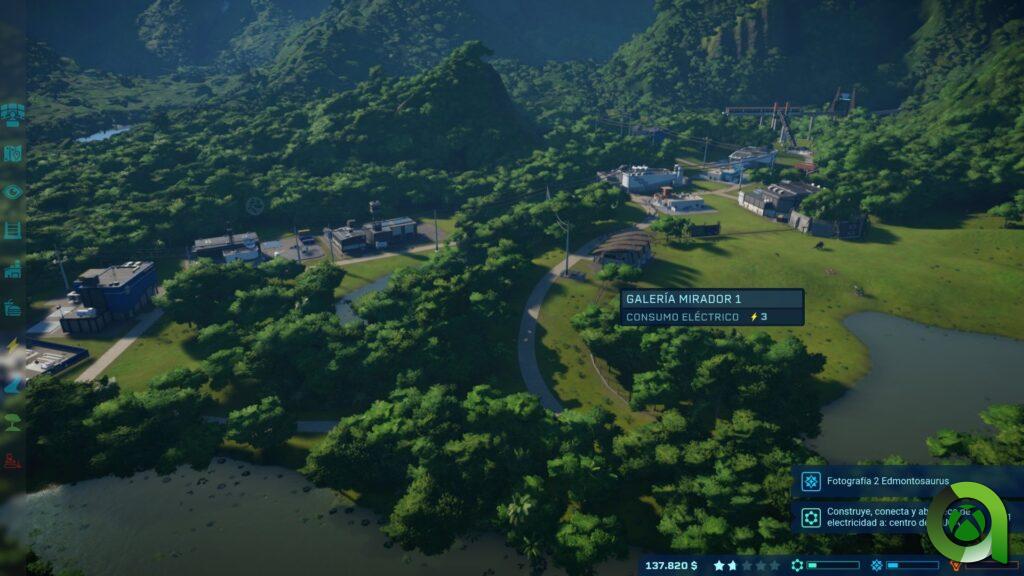1024x576 pixels.
Task: Select the lightning bolt power category
Action: pyautogui.click(x=13, y=346)
